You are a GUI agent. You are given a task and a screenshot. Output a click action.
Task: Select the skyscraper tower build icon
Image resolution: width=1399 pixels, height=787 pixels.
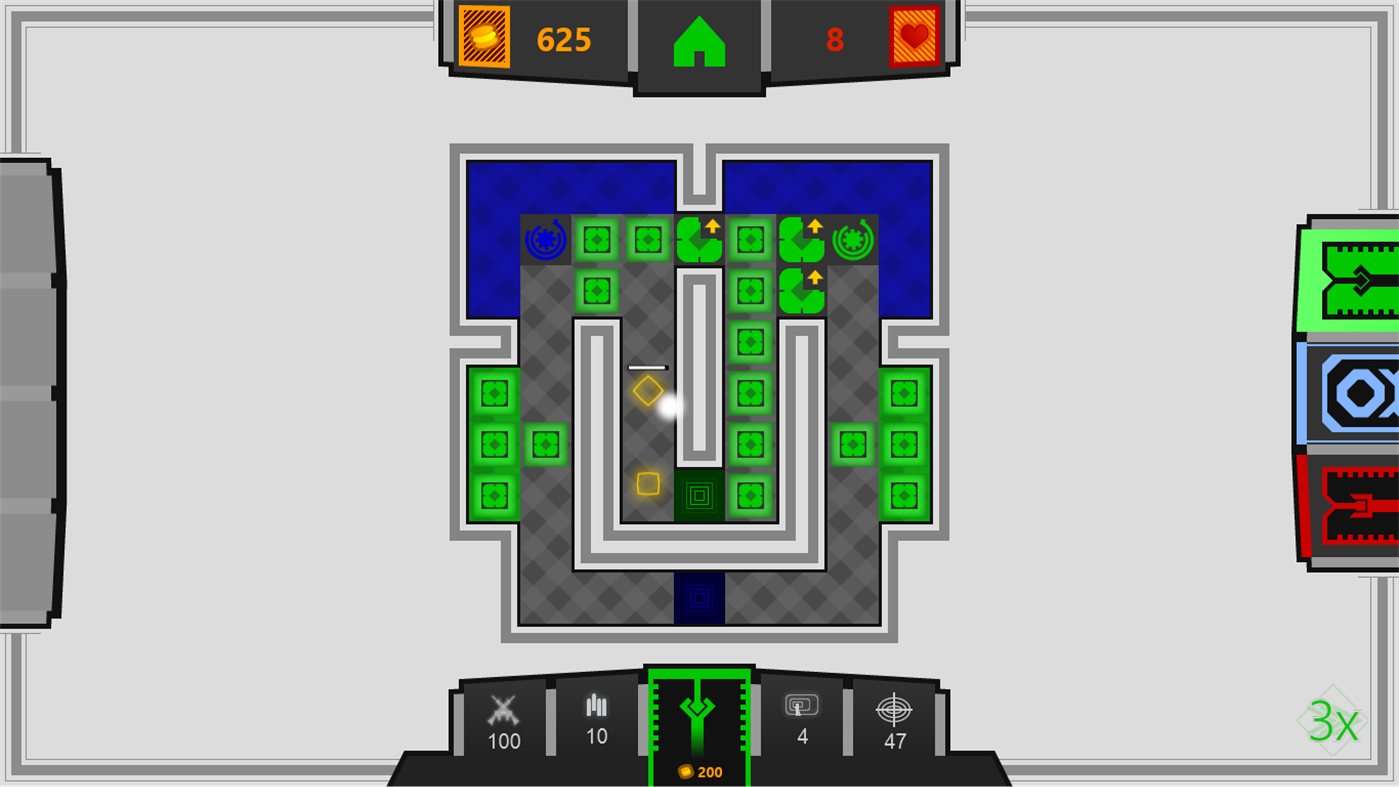point(595,708)
